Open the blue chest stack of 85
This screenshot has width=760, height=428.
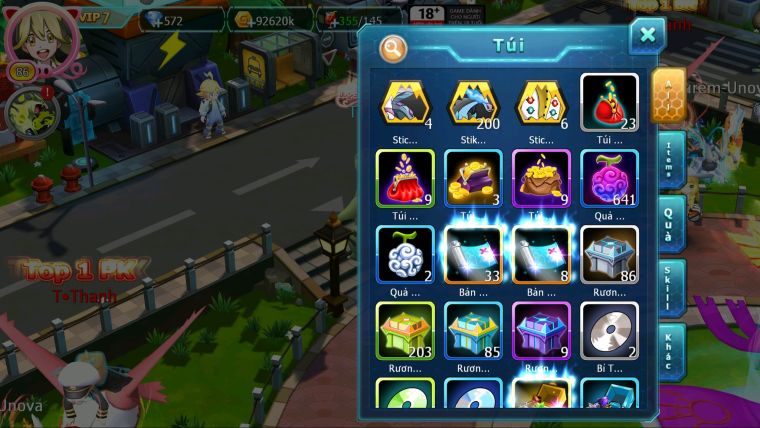[473, 330]
